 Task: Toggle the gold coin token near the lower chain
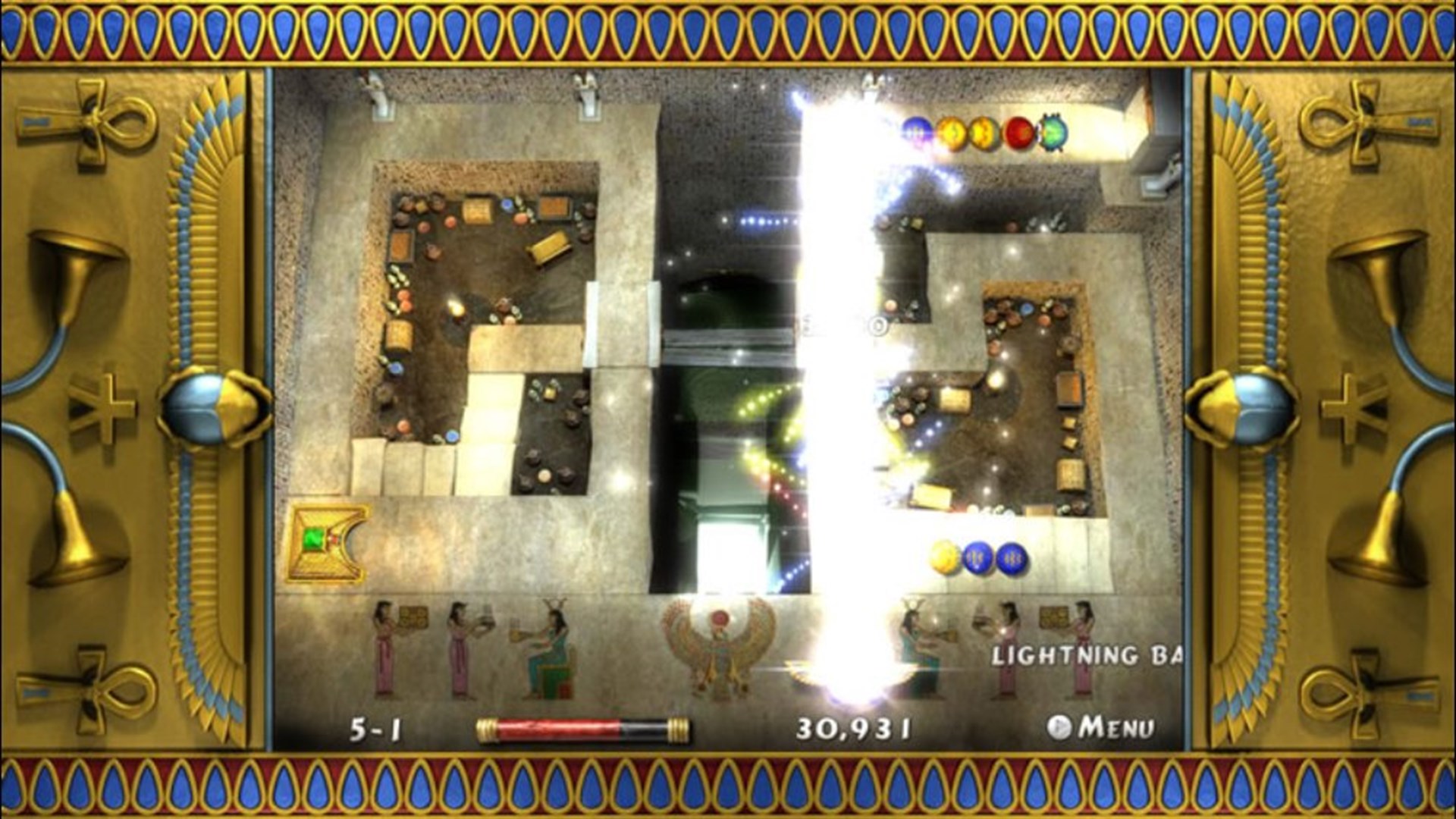tap(943, 556)
